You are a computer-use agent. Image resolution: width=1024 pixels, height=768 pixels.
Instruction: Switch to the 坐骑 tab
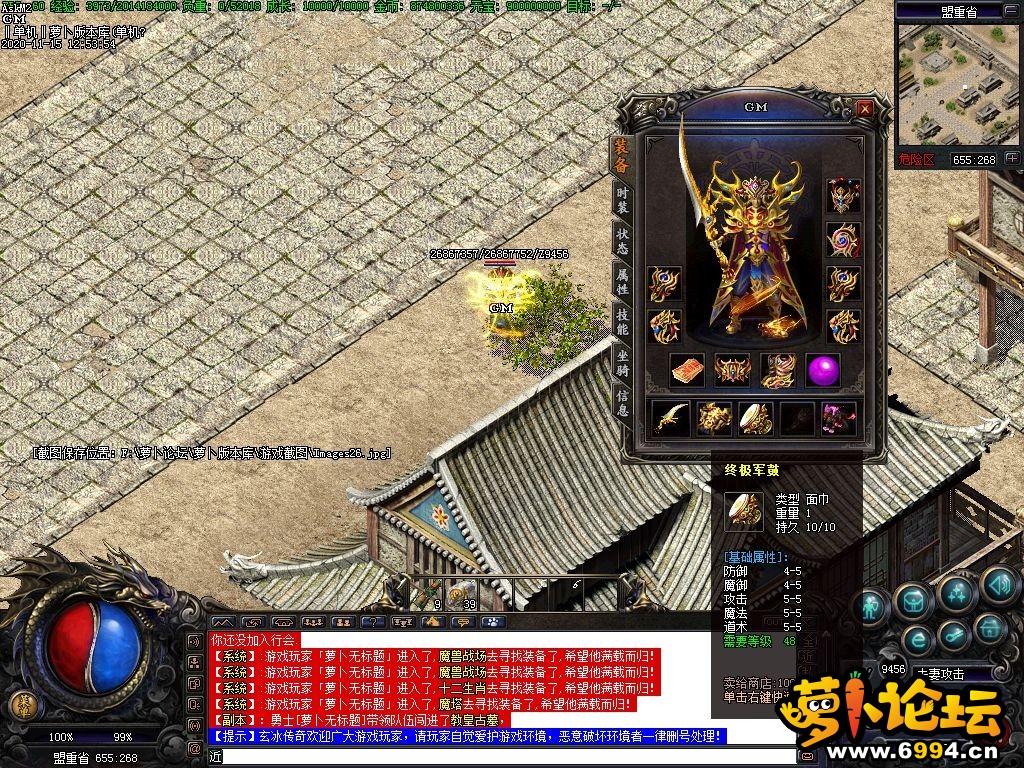(x=622, y=362)
